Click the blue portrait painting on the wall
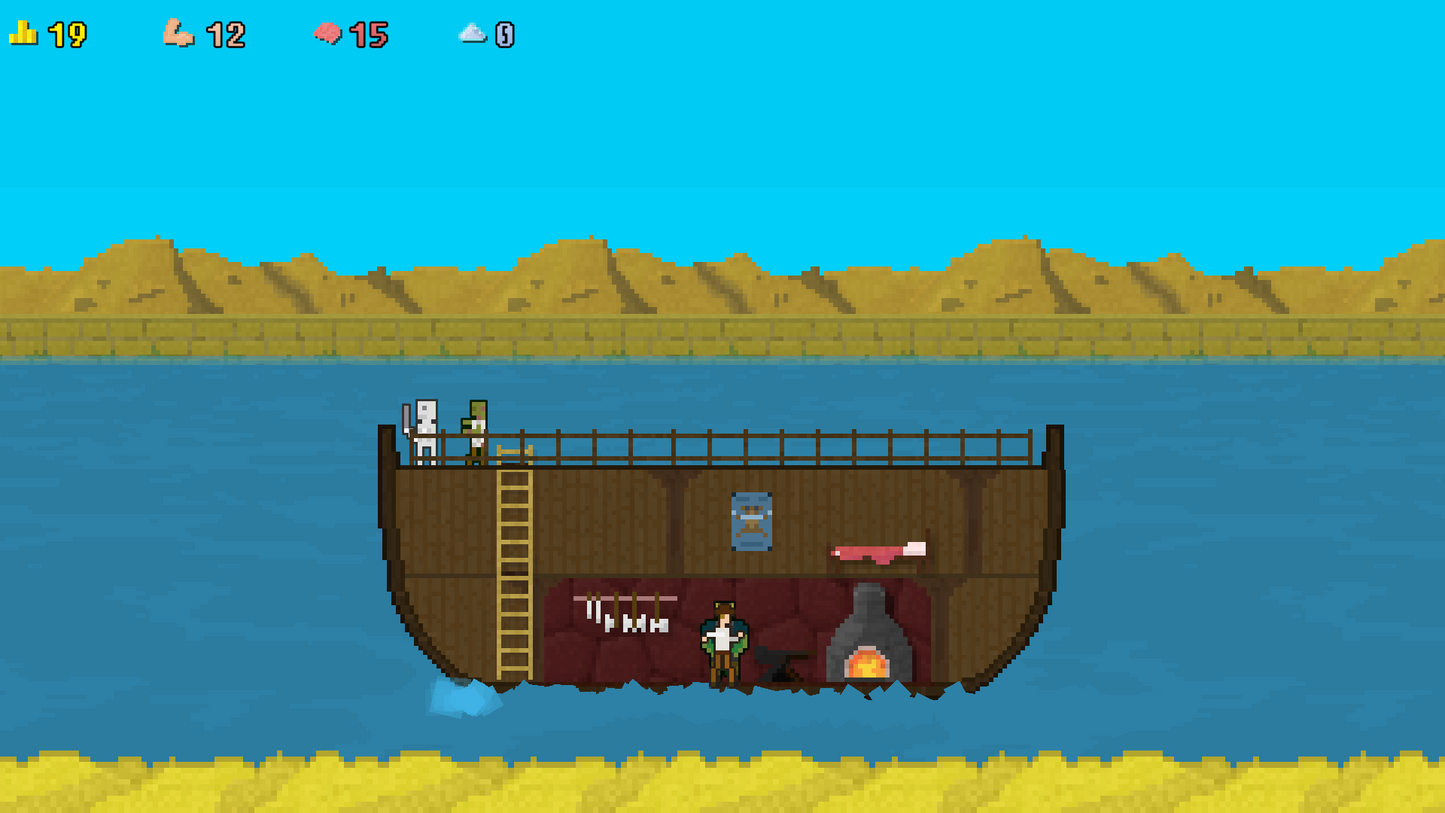1445x813 pixels. [752, 518]
